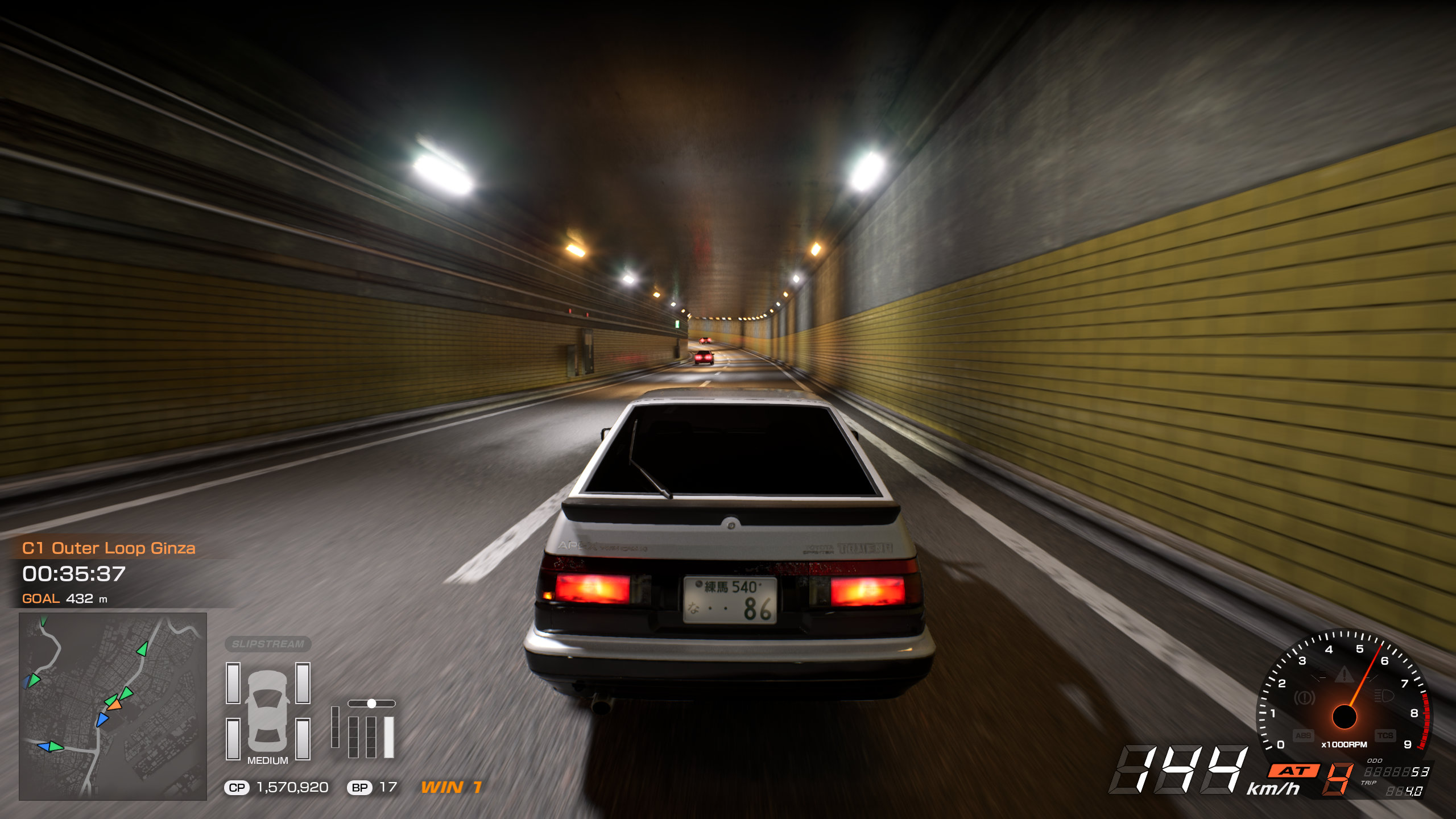Toggle the ABS indicator on the tachometer
The height and width of the screenshot is (819, 1456).
point(1303,735)
